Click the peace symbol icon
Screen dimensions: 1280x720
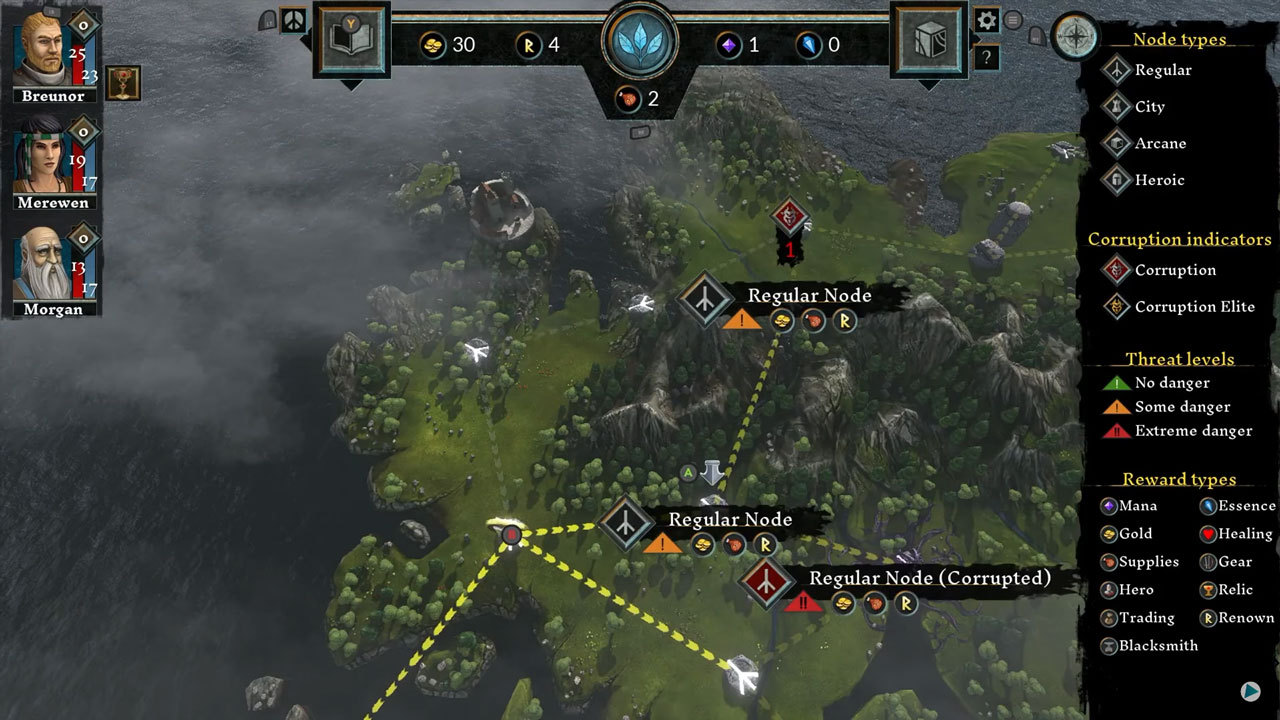[293, 20]
